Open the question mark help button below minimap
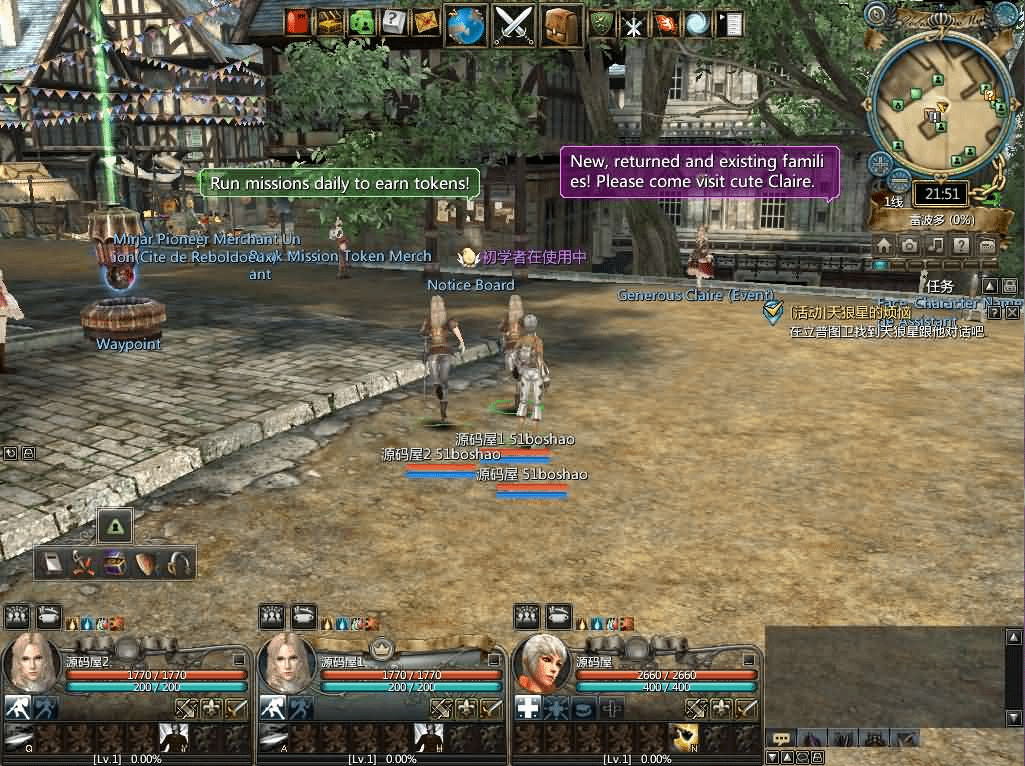Screen dimensions: 1025x766 961,245
